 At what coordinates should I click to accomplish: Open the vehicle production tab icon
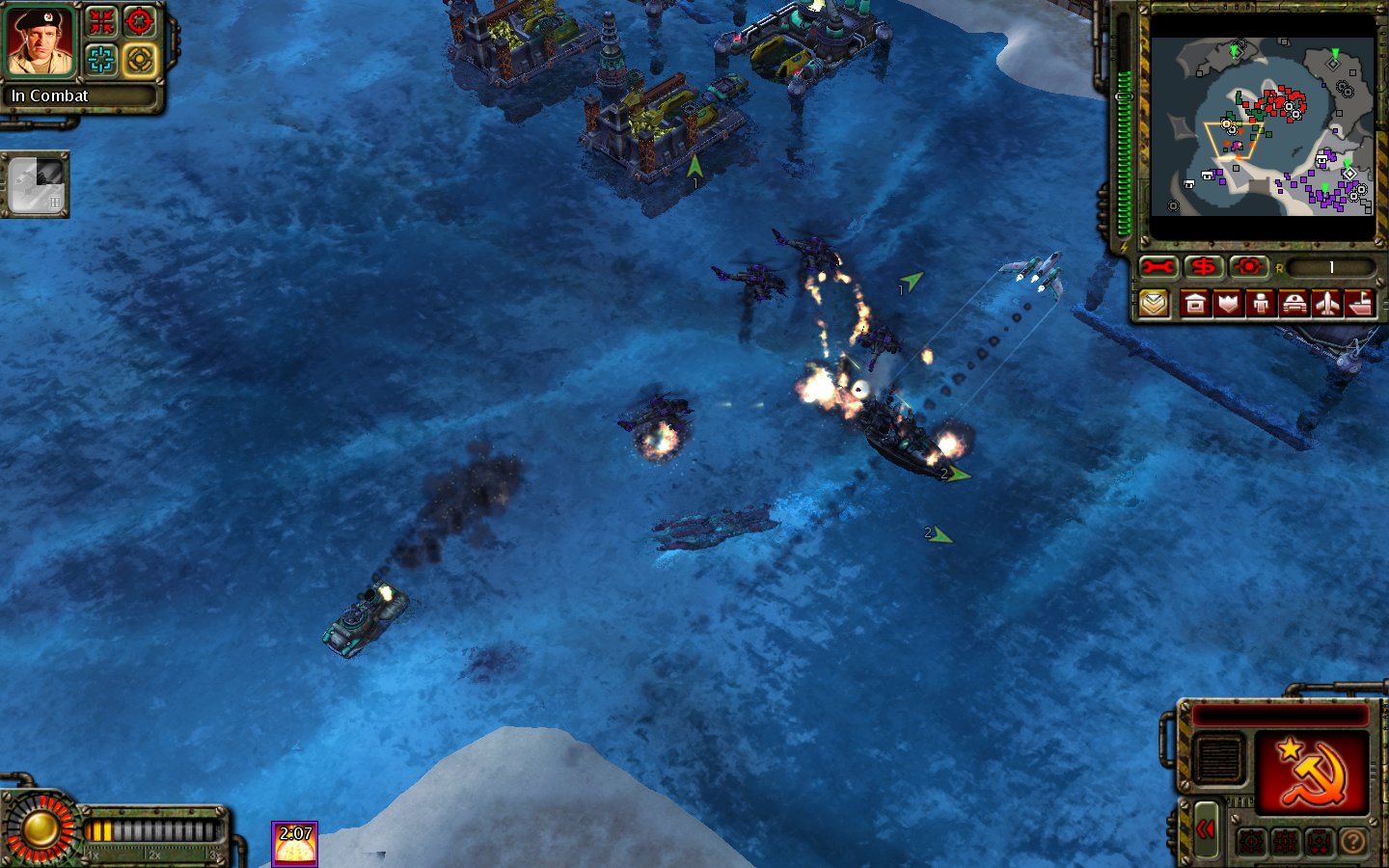[x=1294, y=304]
